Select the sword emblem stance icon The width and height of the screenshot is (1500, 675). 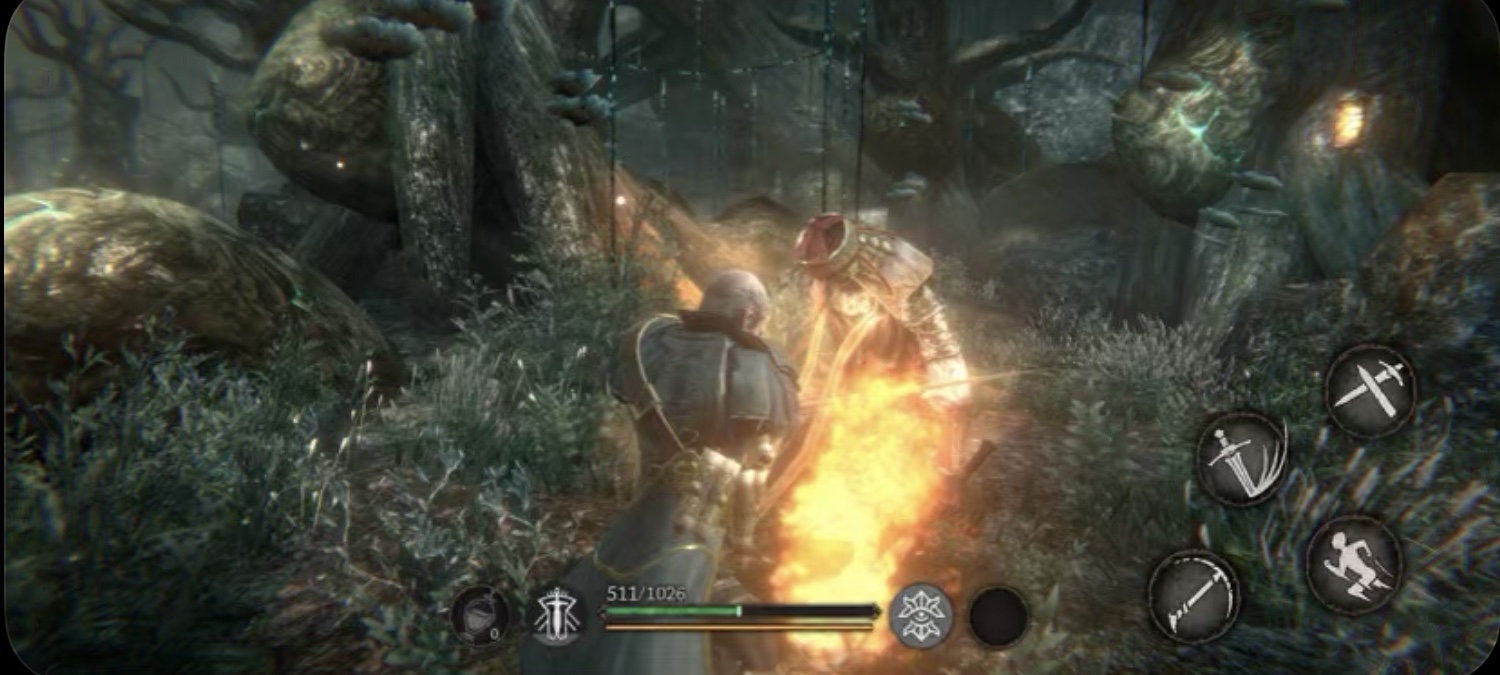558,615
